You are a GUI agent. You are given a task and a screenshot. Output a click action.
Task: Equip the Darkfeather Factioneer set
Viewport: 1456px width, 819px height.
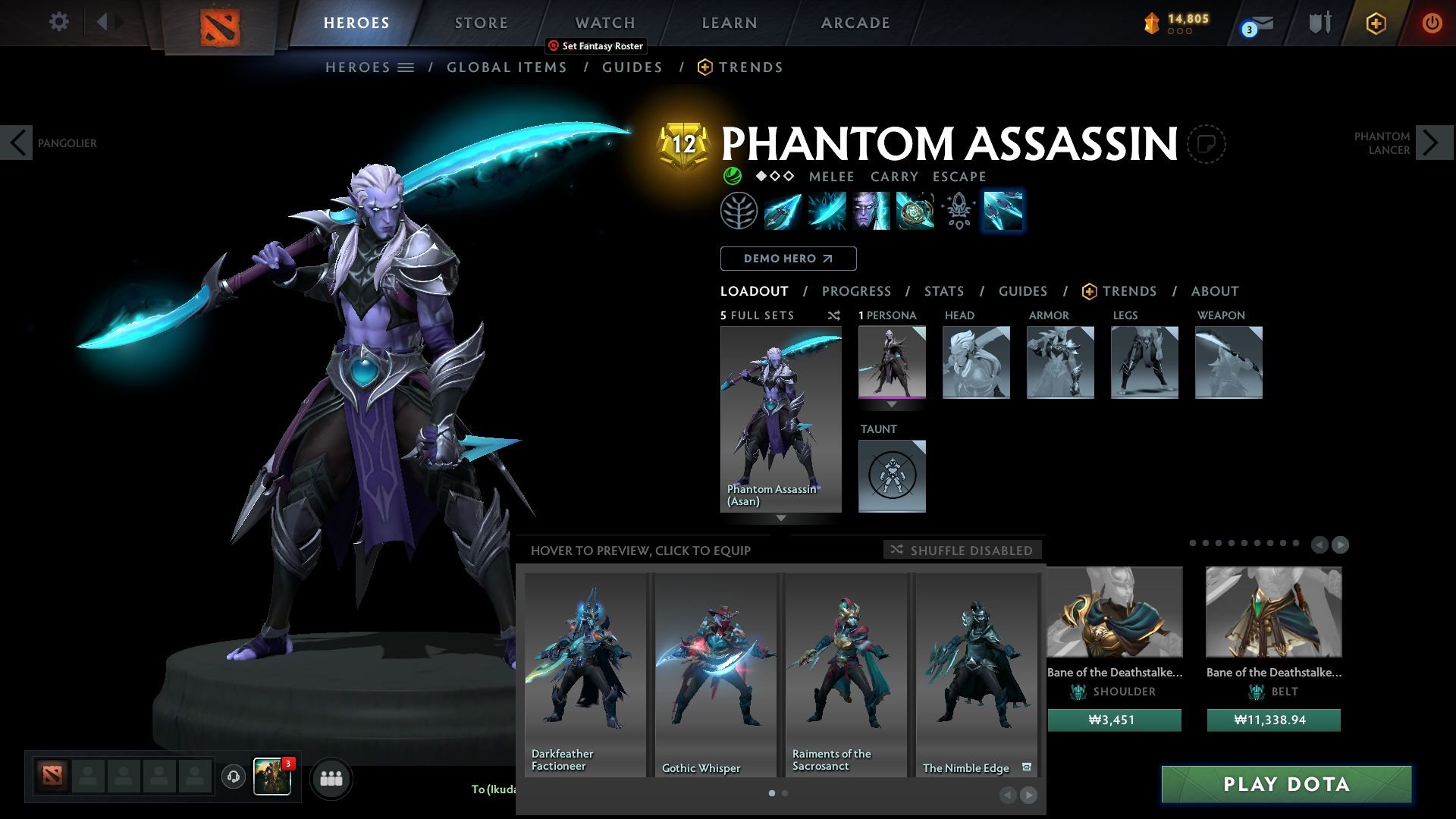pyautogui.click(x=585, y=674)
